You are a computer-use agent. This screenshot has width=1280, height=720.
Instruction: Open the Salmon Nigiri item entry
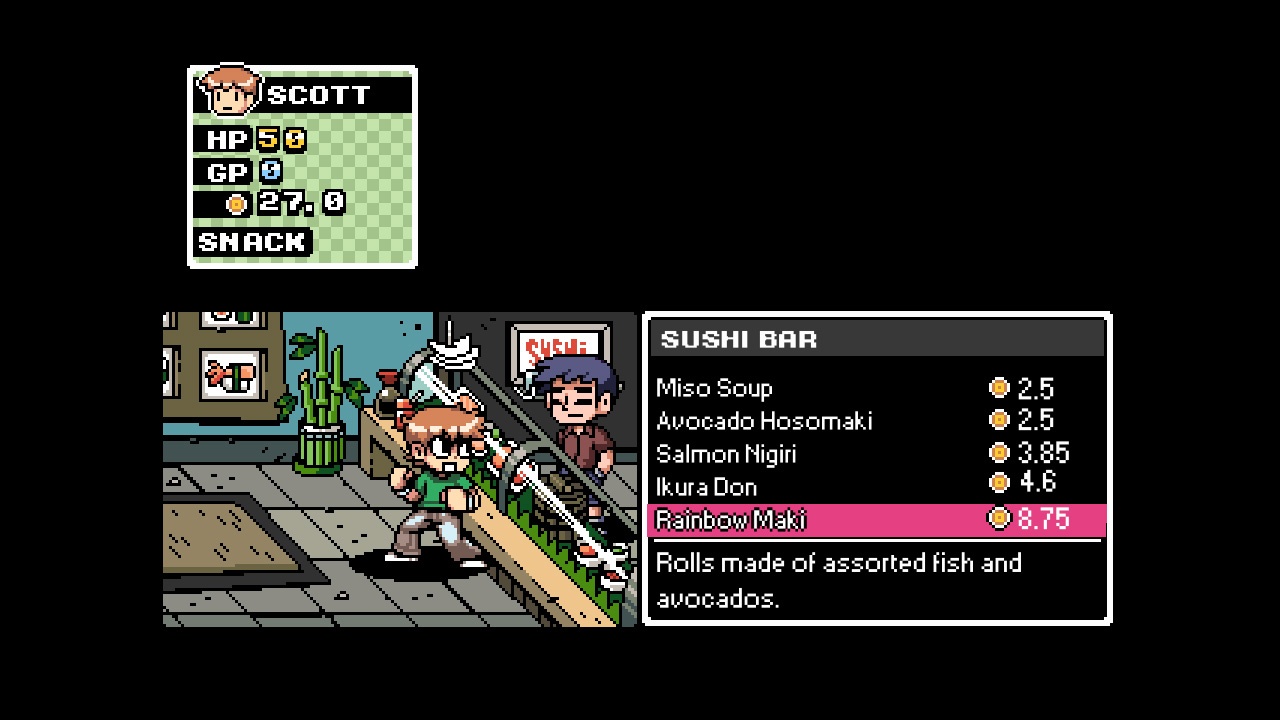(726, 453)
